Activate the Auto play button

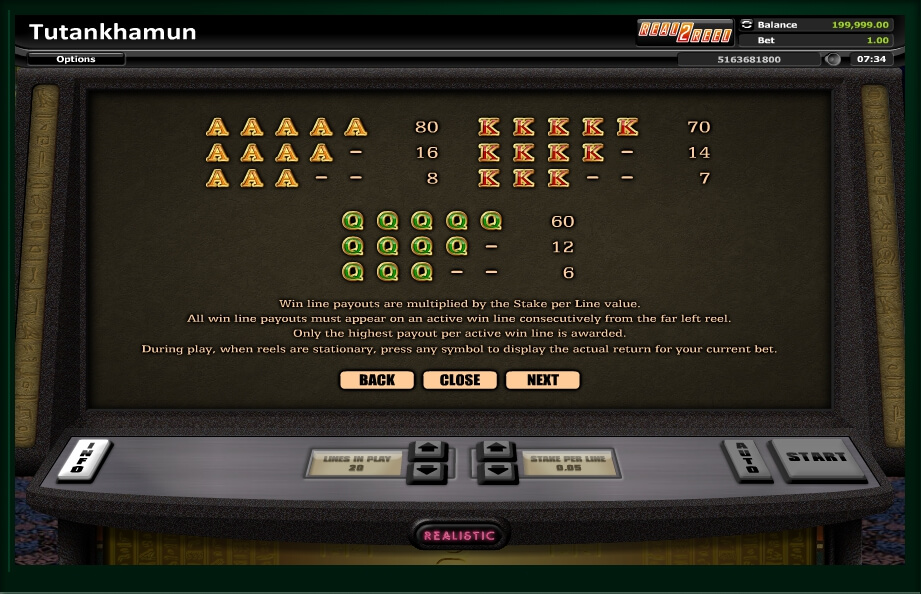pos(744,460)
